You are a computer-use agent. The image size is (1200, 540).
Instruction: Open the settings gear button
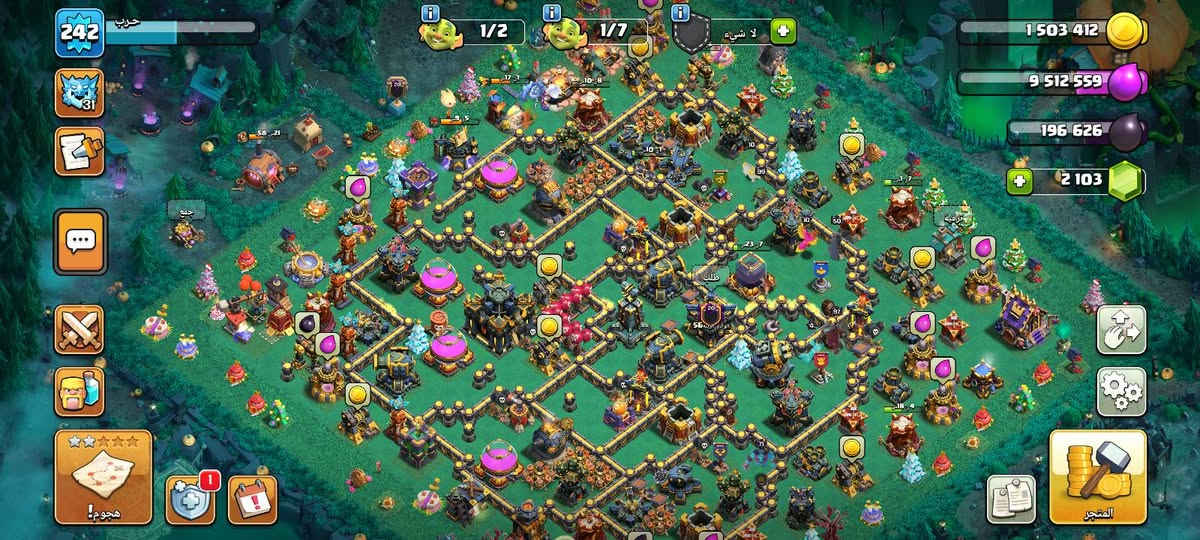click(1121, 391)
